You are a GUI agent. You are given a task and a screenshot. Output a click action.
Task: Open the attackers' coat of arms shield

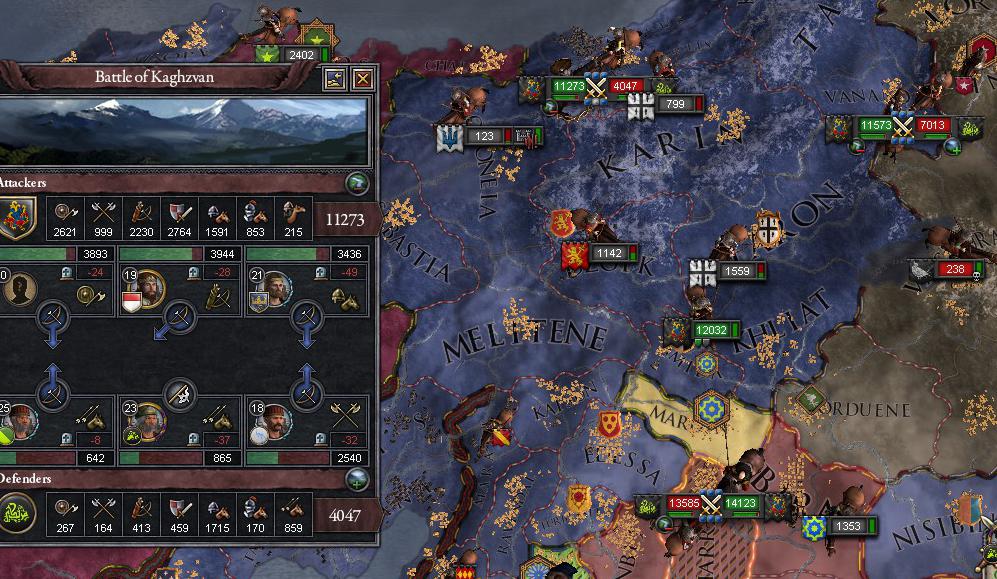[x=18, y=218]
